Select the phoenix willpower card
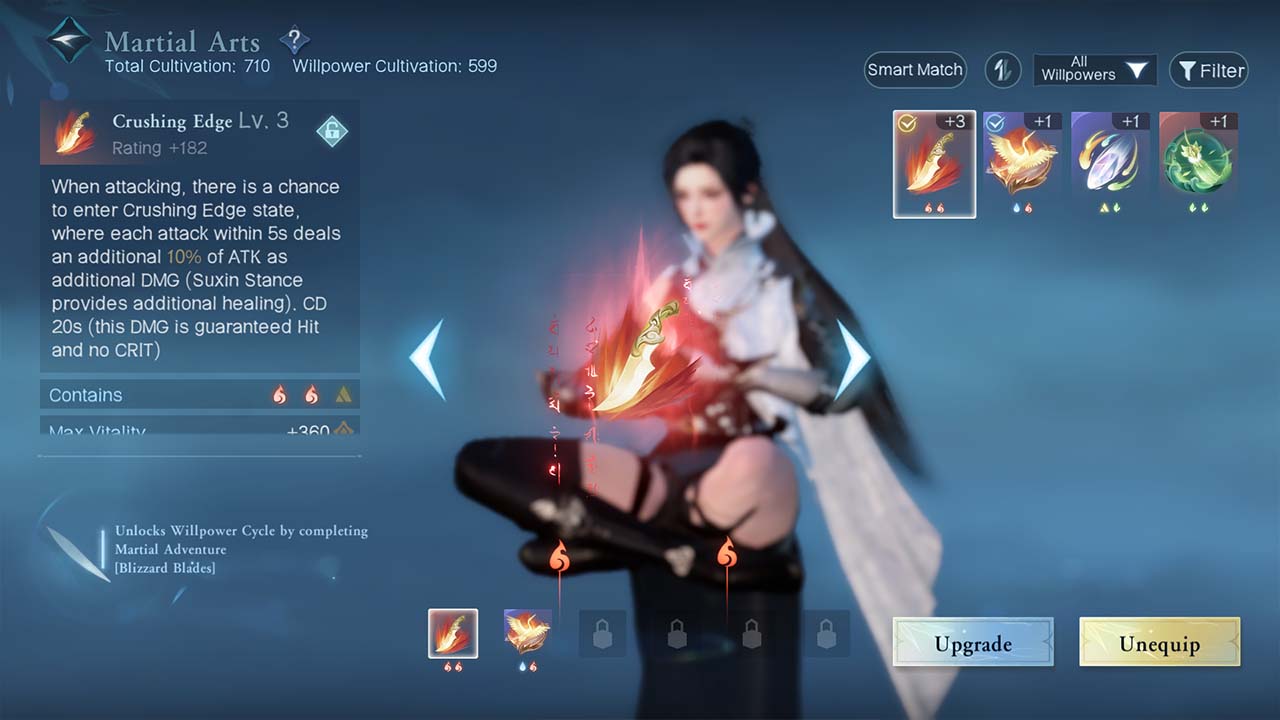 1022,160
